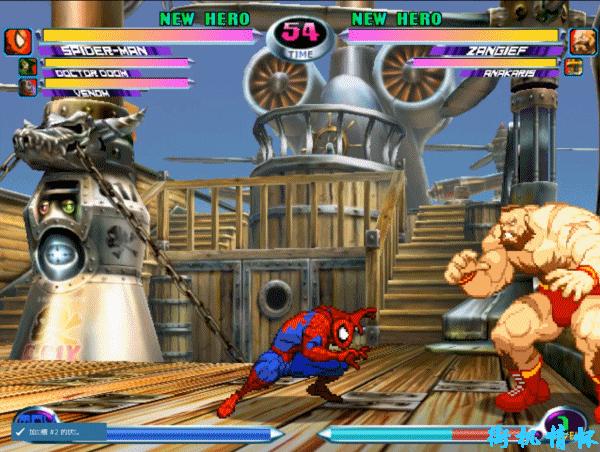The image size is (600, 452).
Task: Choose the Anakaris assist portrait
Action: tap(573, 68)
